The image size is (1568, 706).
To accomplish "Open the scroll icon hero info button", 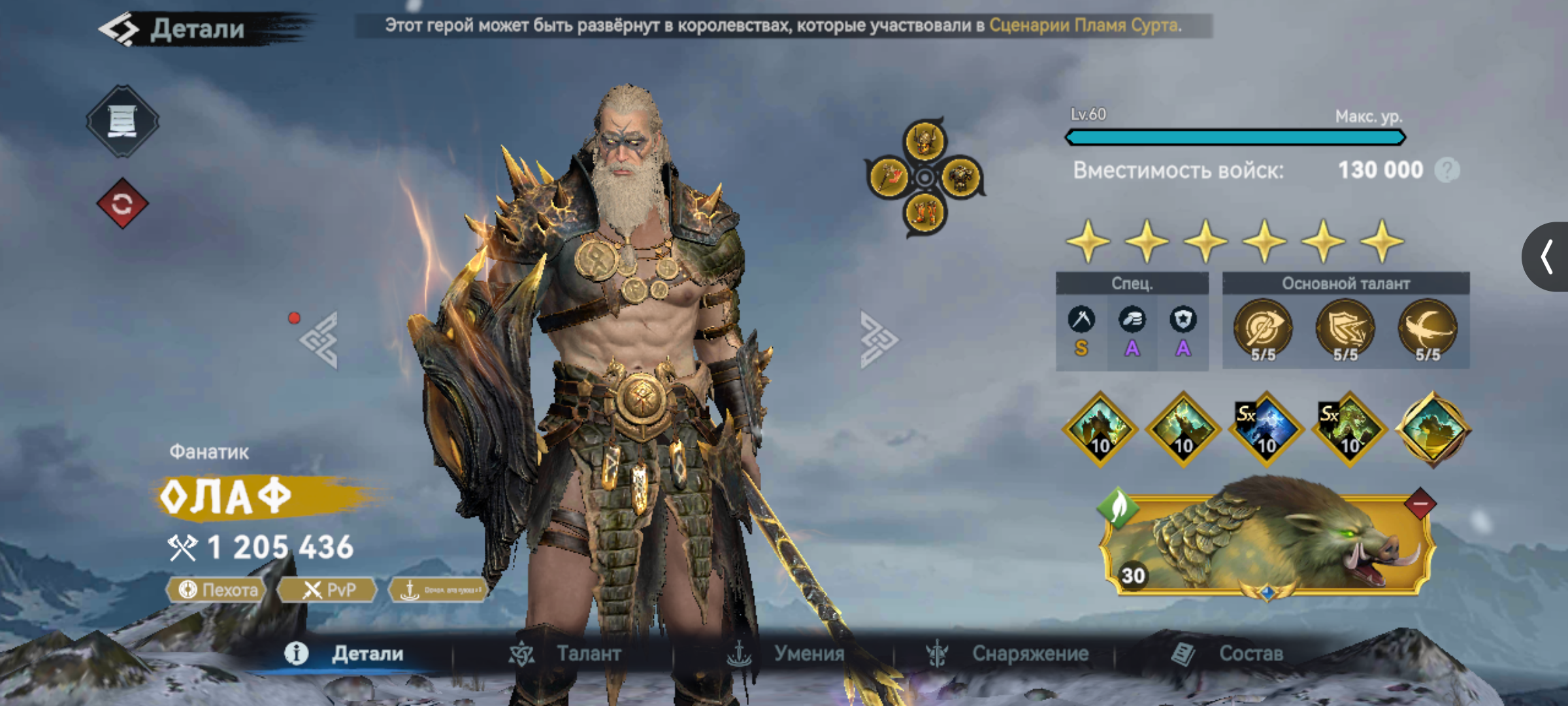I will click(x=122, y=121).
